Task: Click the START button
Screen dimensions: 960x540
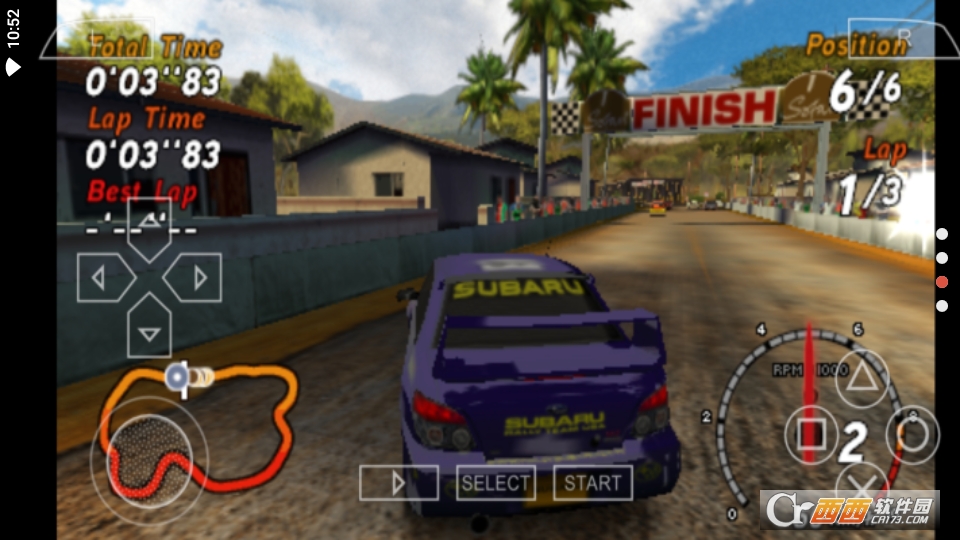Action: pyautogui.click(x=592, y=483)
